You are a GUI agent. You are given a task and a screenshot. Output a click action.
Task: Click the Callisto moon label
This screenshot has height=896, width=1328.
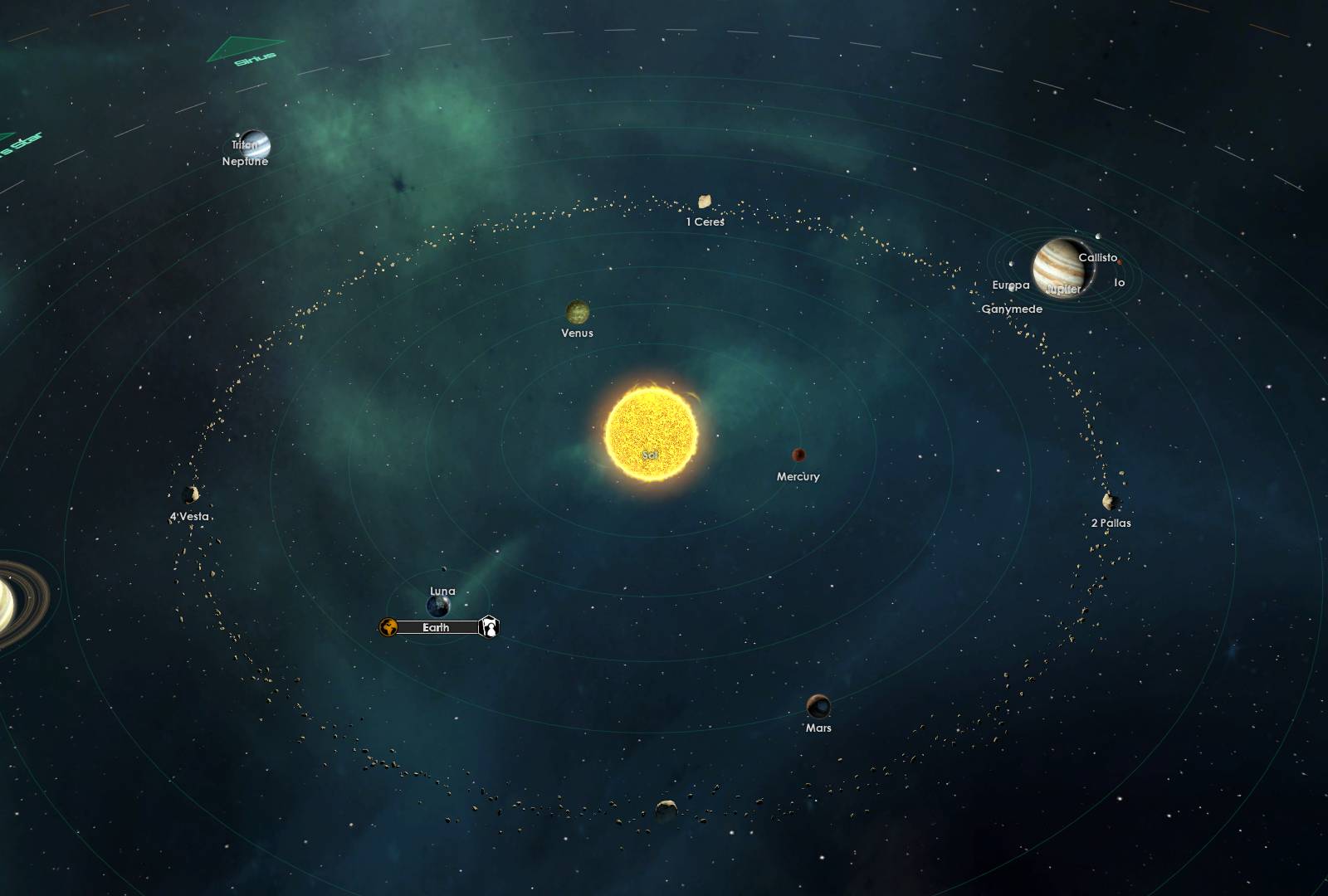1097,259
